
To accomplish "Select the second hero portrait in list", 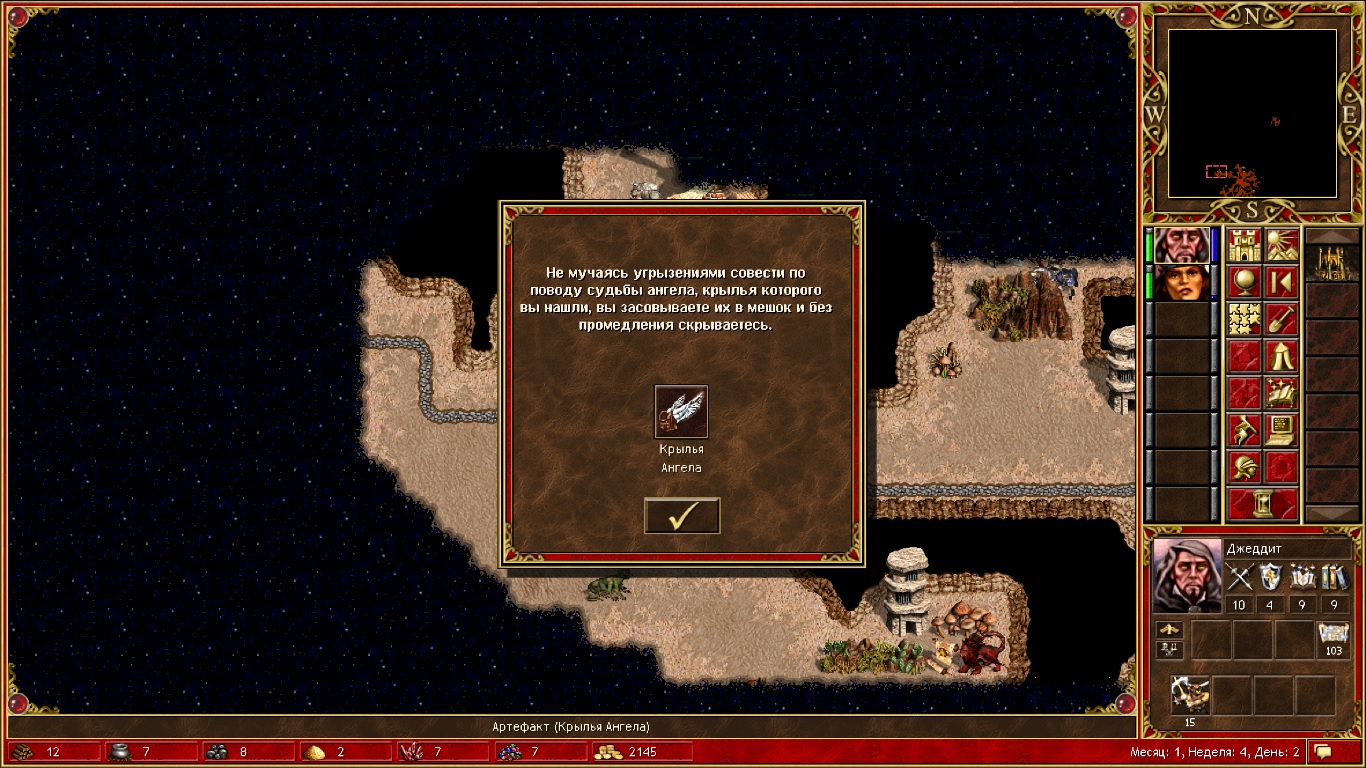I will [x=1181, y=283].
